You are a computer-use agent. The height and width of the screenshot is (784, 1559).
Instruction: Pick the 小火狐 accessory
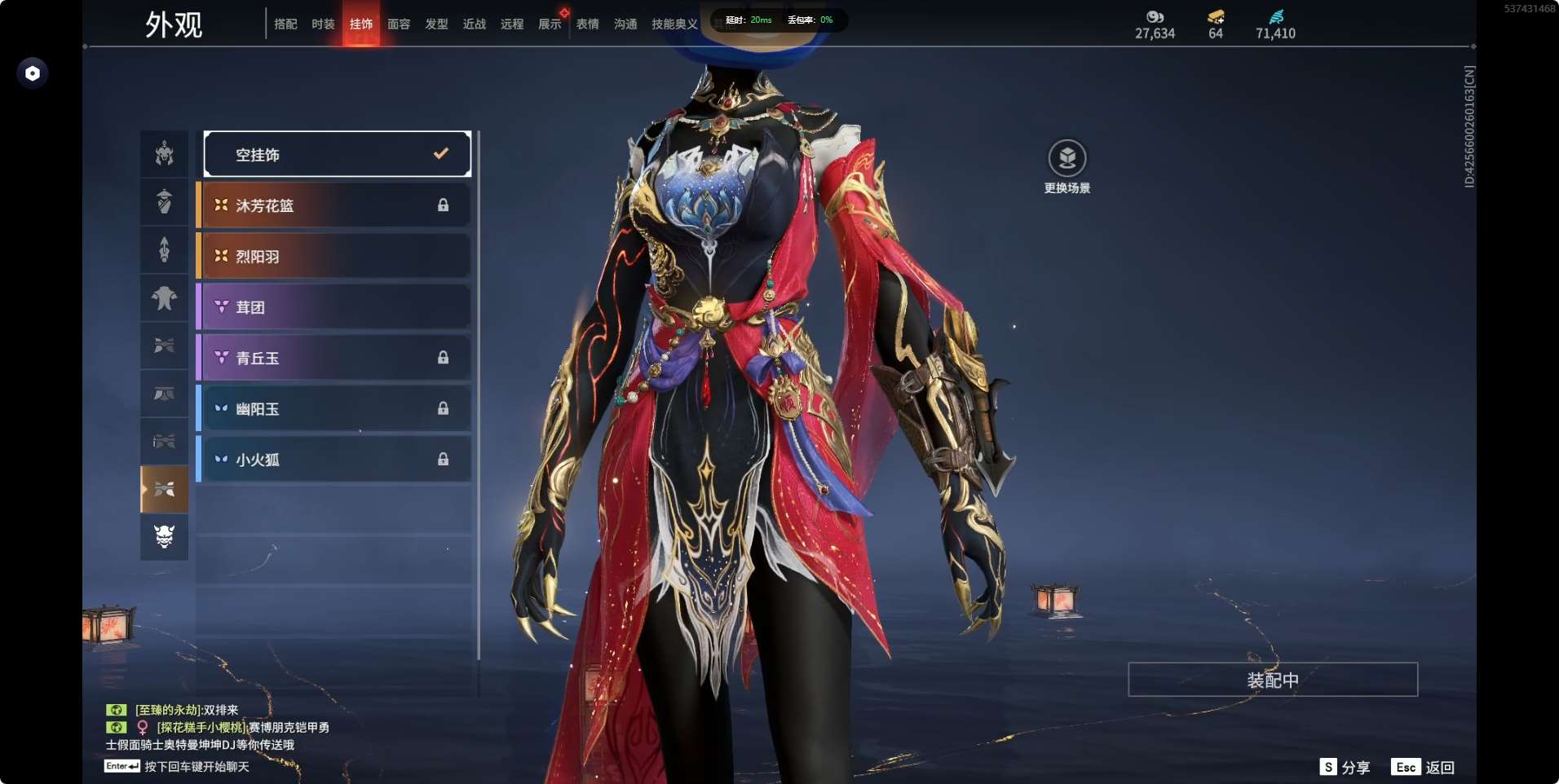point(334,460)
